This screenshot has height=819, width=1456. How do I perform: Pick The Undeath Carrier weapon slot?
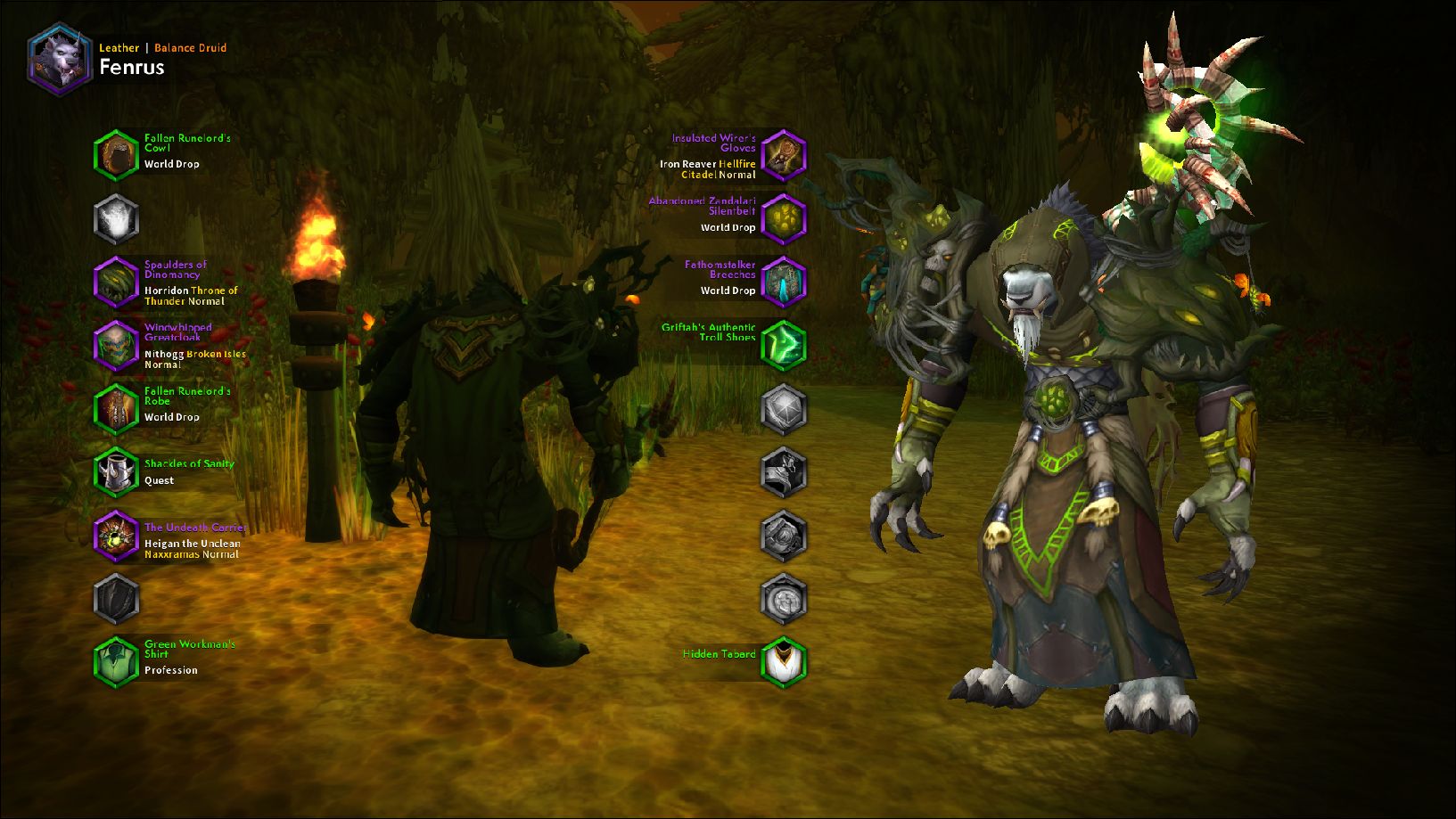click(x=116, y=536)
